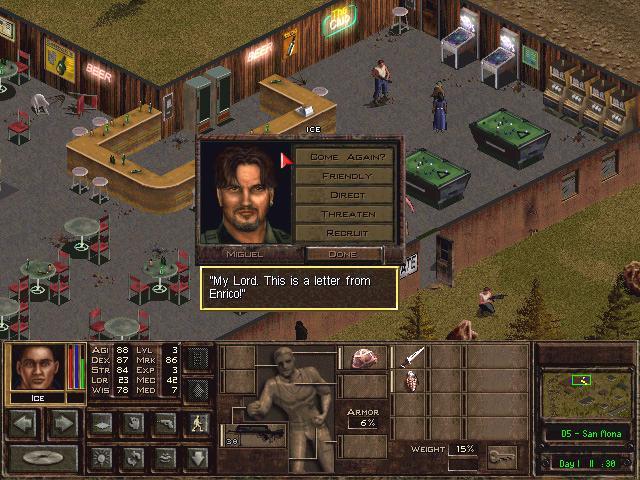Select the Friendly approach
This screenshot has width=640, height=480.
pyautogui.click(x=347, y=176)
